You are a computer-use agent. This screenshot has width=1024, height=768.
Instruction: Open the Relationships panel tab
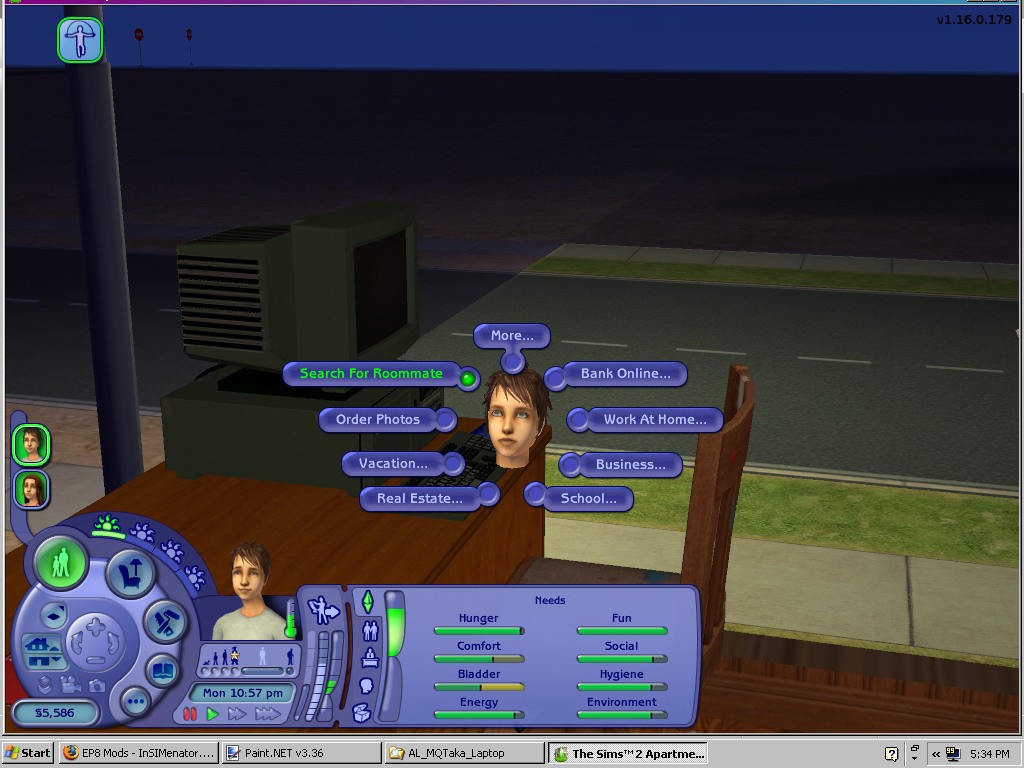(371, 631)
